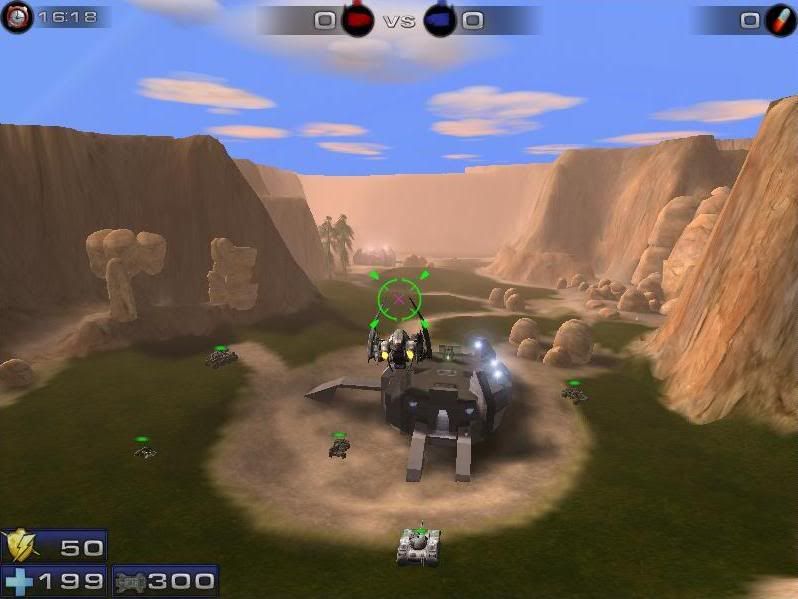This screenshot has width=798, height=599.
Task: Click the blue team emblem icon
Action: tap(439, 20)
